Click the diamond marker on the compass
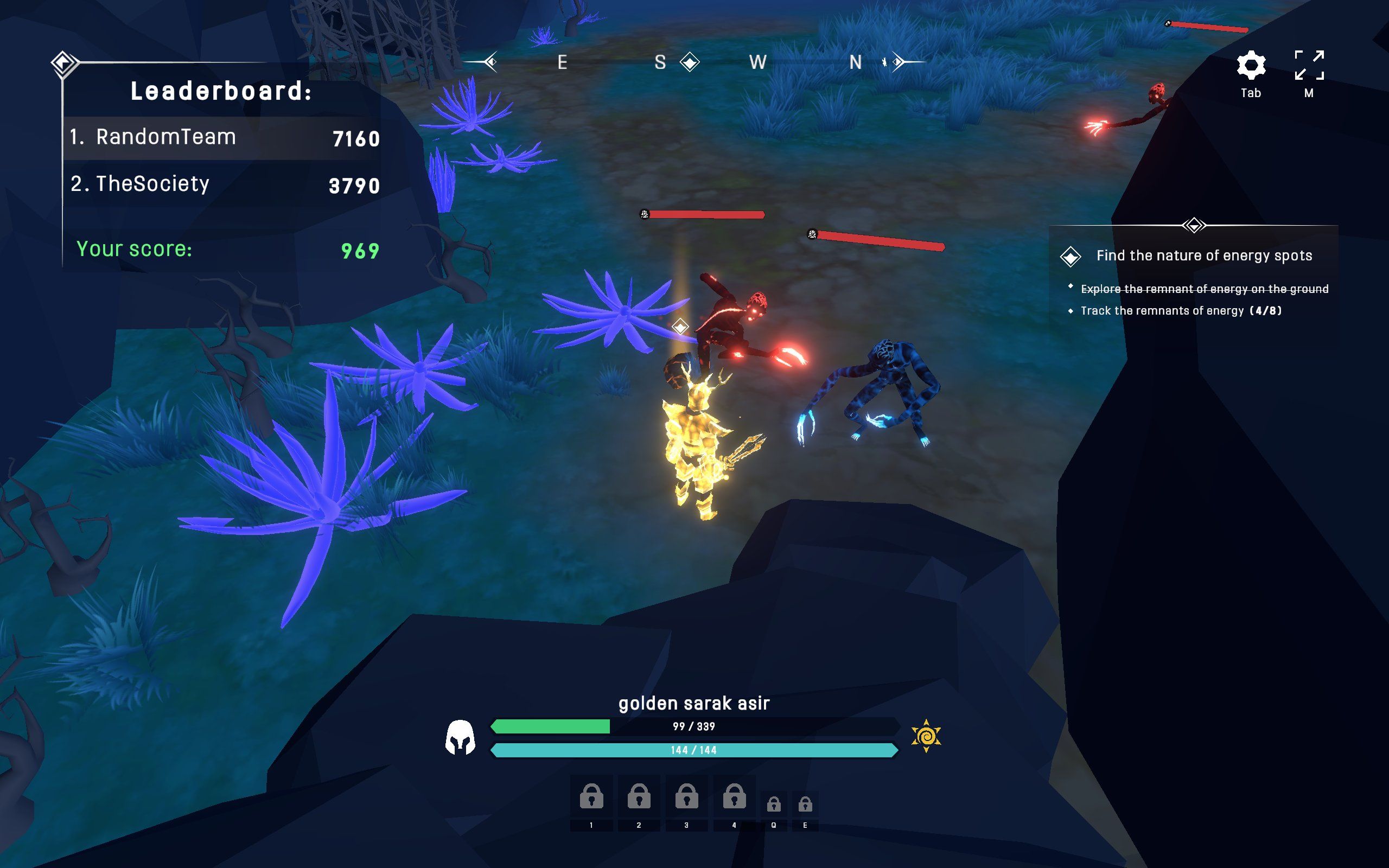The image size is (1389, 868). point(689,62)
